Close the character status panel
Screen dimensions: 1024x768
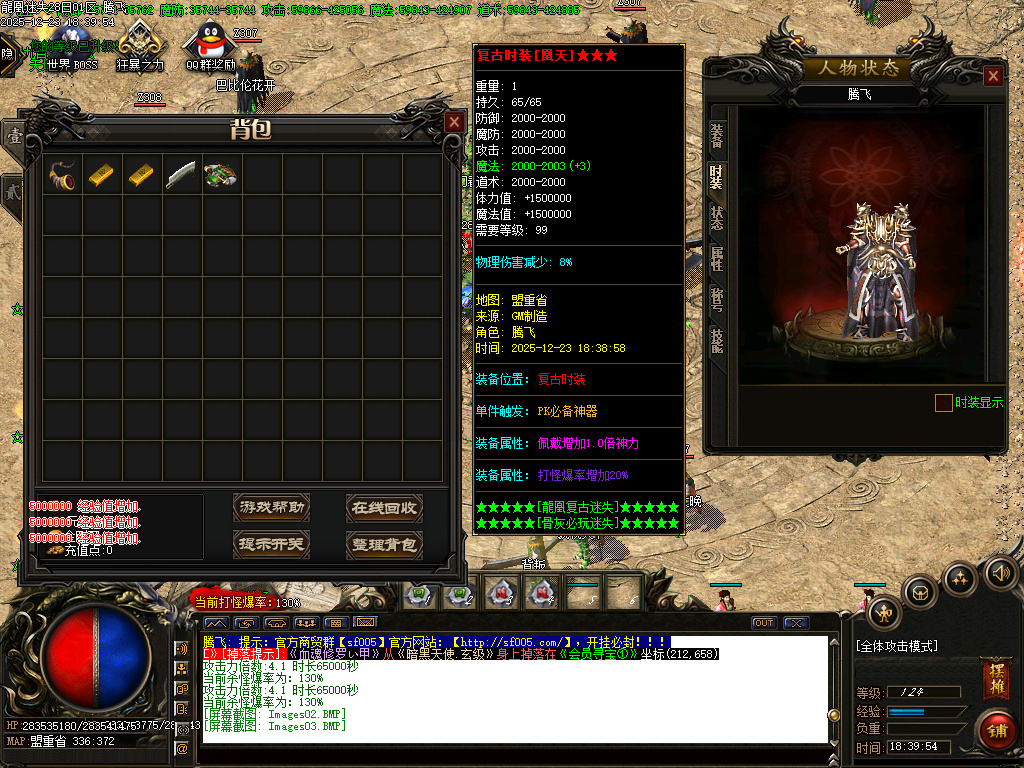(x=993, y=76)
